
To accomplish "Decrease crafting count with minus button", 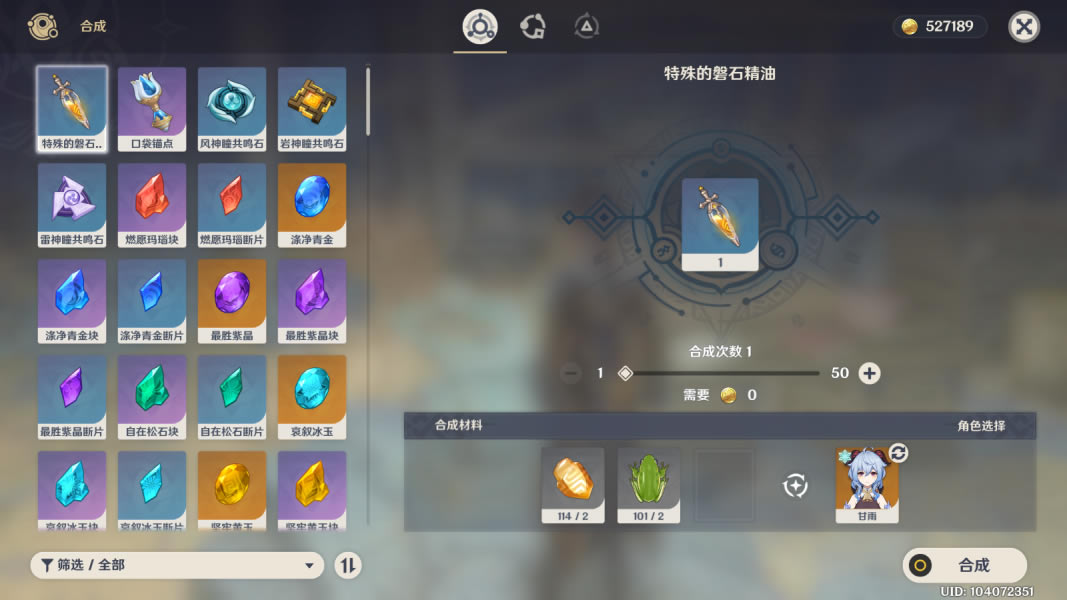I will tap(571, 373).
